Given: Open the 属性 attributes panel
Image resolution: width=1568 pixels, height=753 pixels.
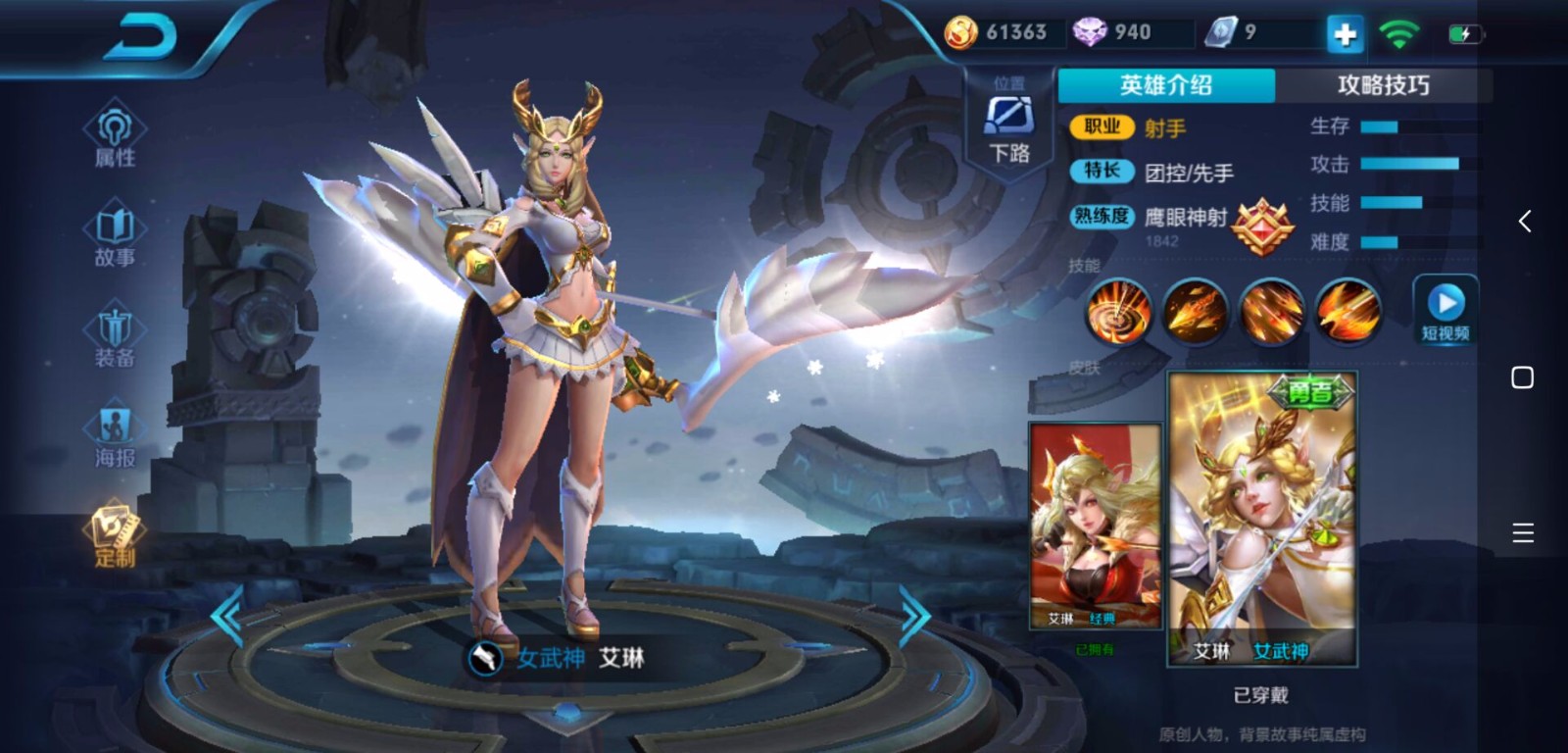Looking at the screenshot, I should point(114,137).
